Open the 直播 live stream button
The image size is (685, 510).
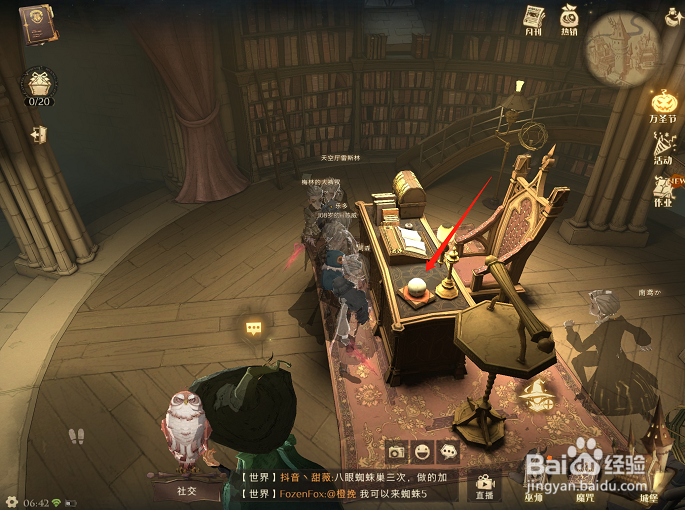coord(485,485)
